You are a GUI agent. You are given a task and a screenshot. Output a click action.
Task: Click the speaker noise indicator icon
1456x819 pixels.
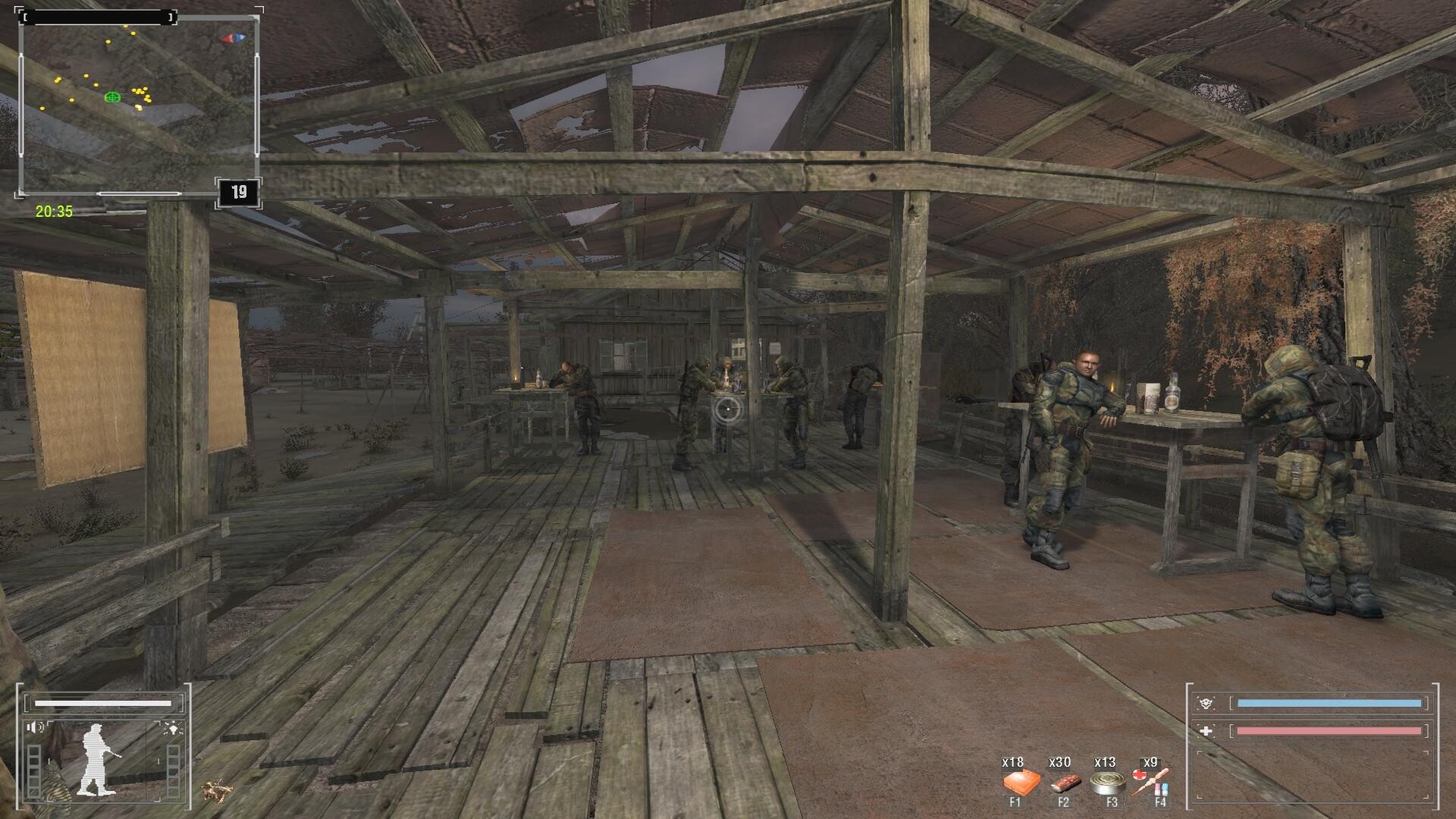point(35,728)
